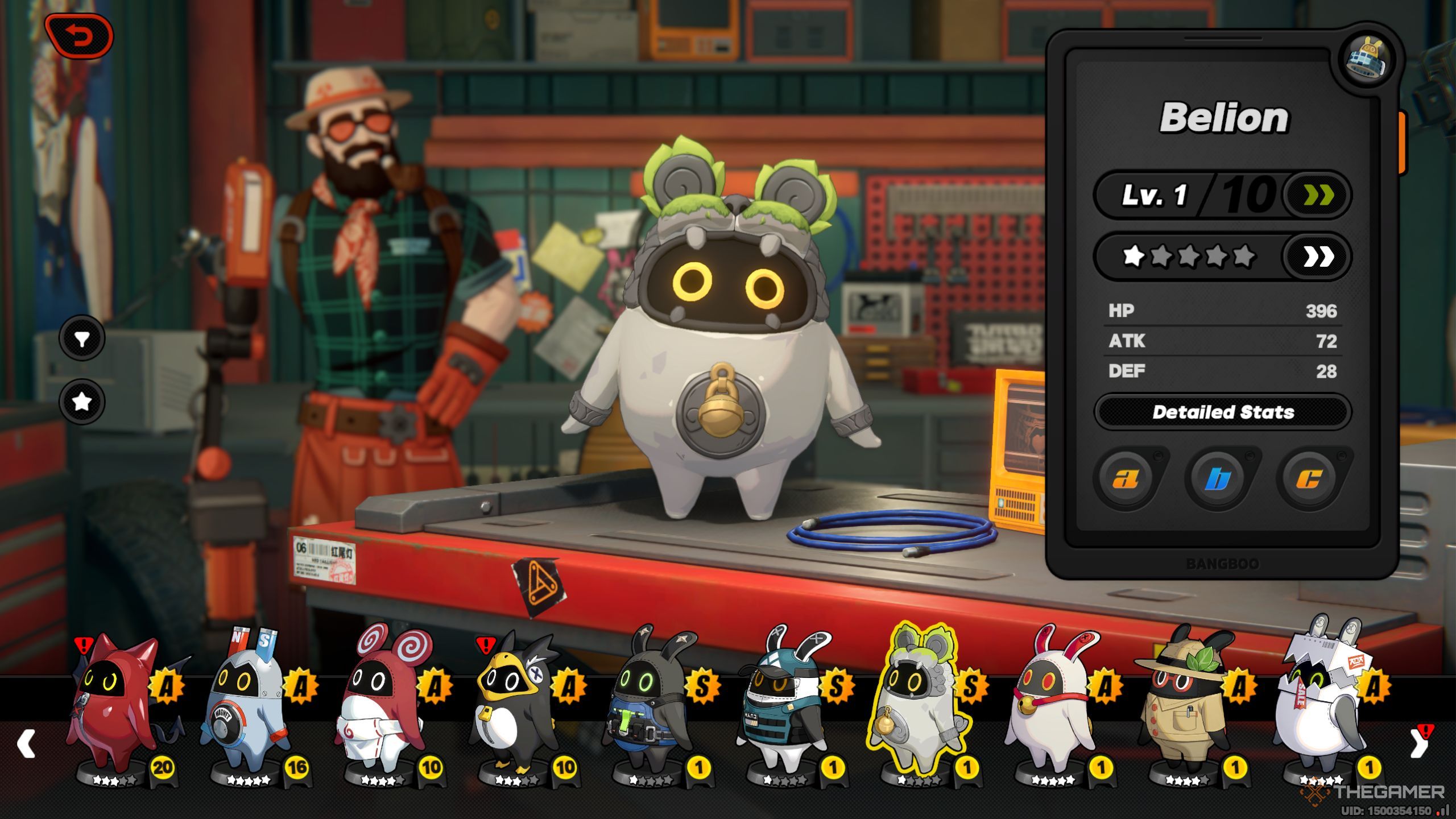View Belion's skill B

click(1218, 479)
